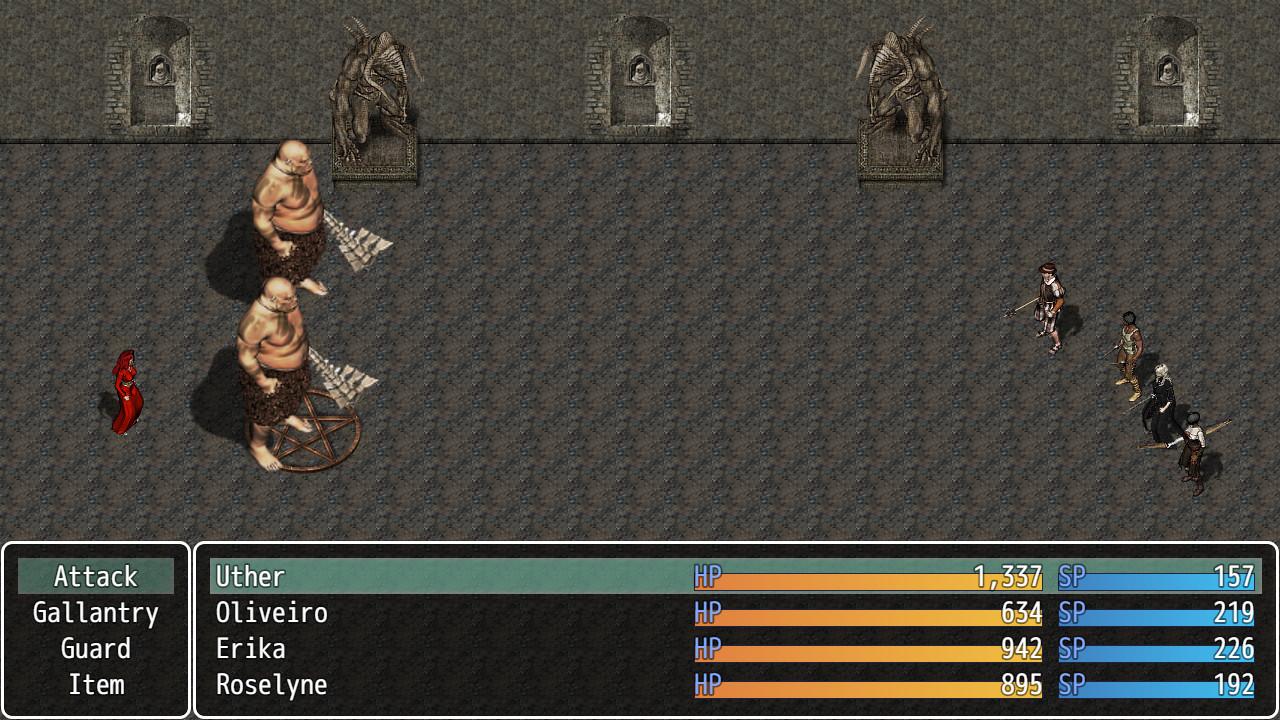Viewport: 1280px width, 720px height.
Task: Choose the Gallantry skill command
Action: 96,613
